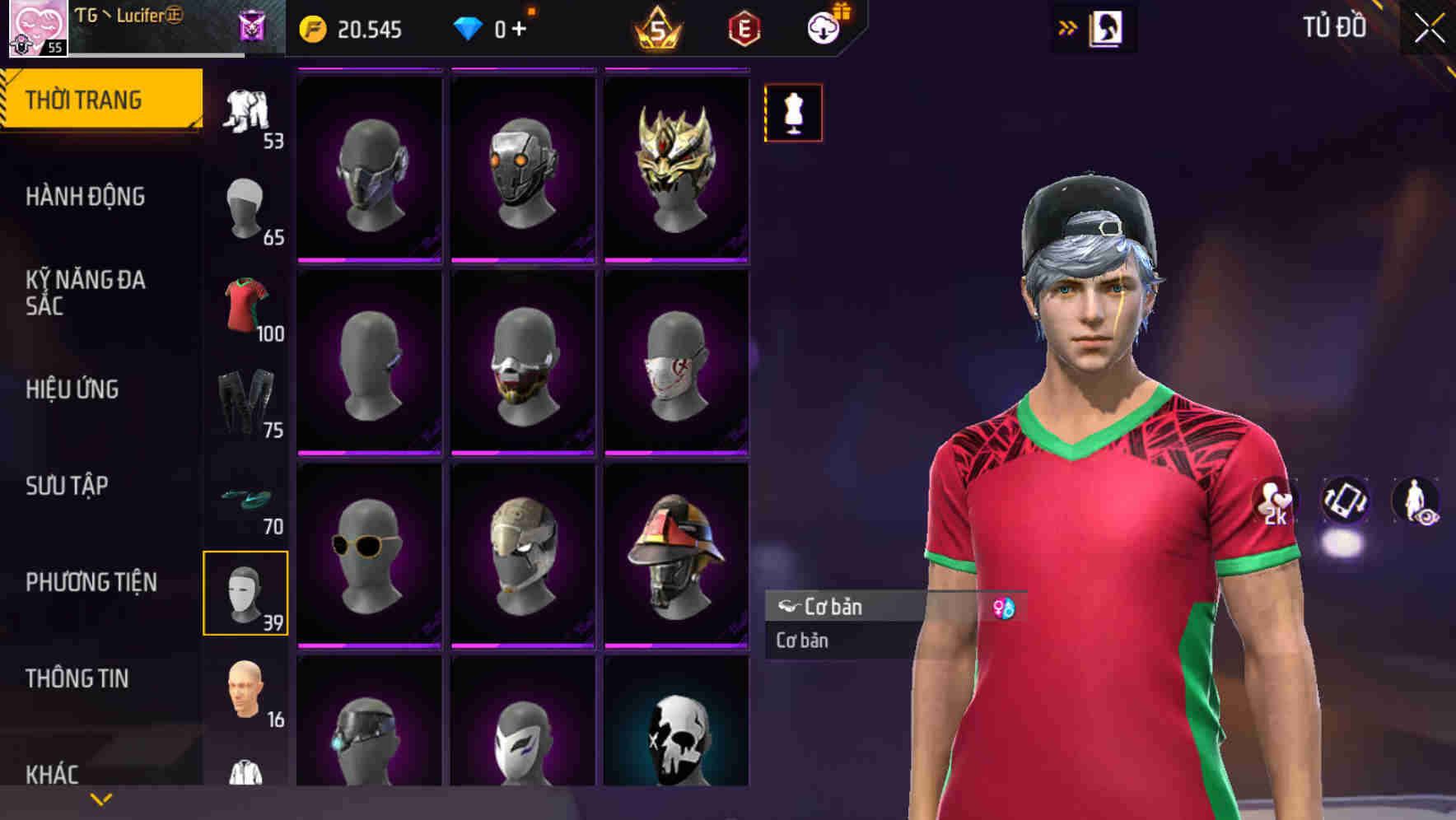The image size is (1456, 820).
Task: Click the mannequin try-on icon
Action: click(x=793, y=114)
